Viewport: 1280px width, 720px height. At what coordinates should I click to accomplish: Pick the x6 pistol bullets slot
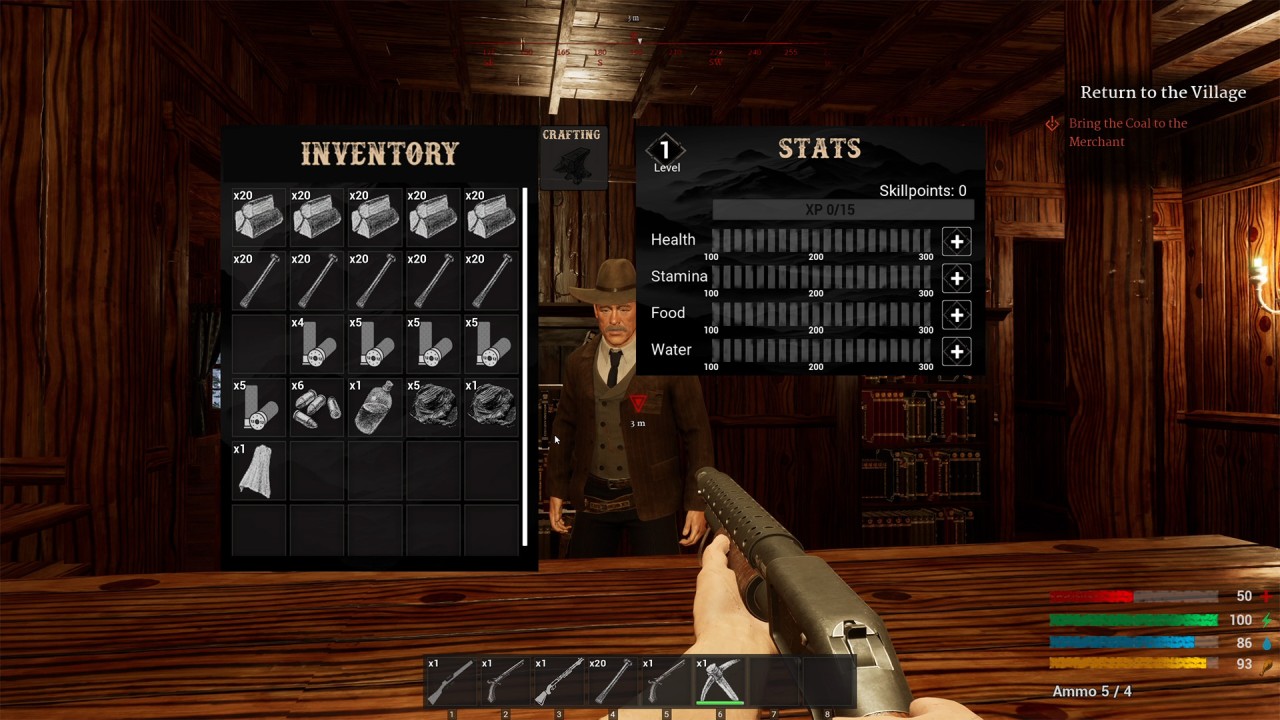click(x=317, y=408)
